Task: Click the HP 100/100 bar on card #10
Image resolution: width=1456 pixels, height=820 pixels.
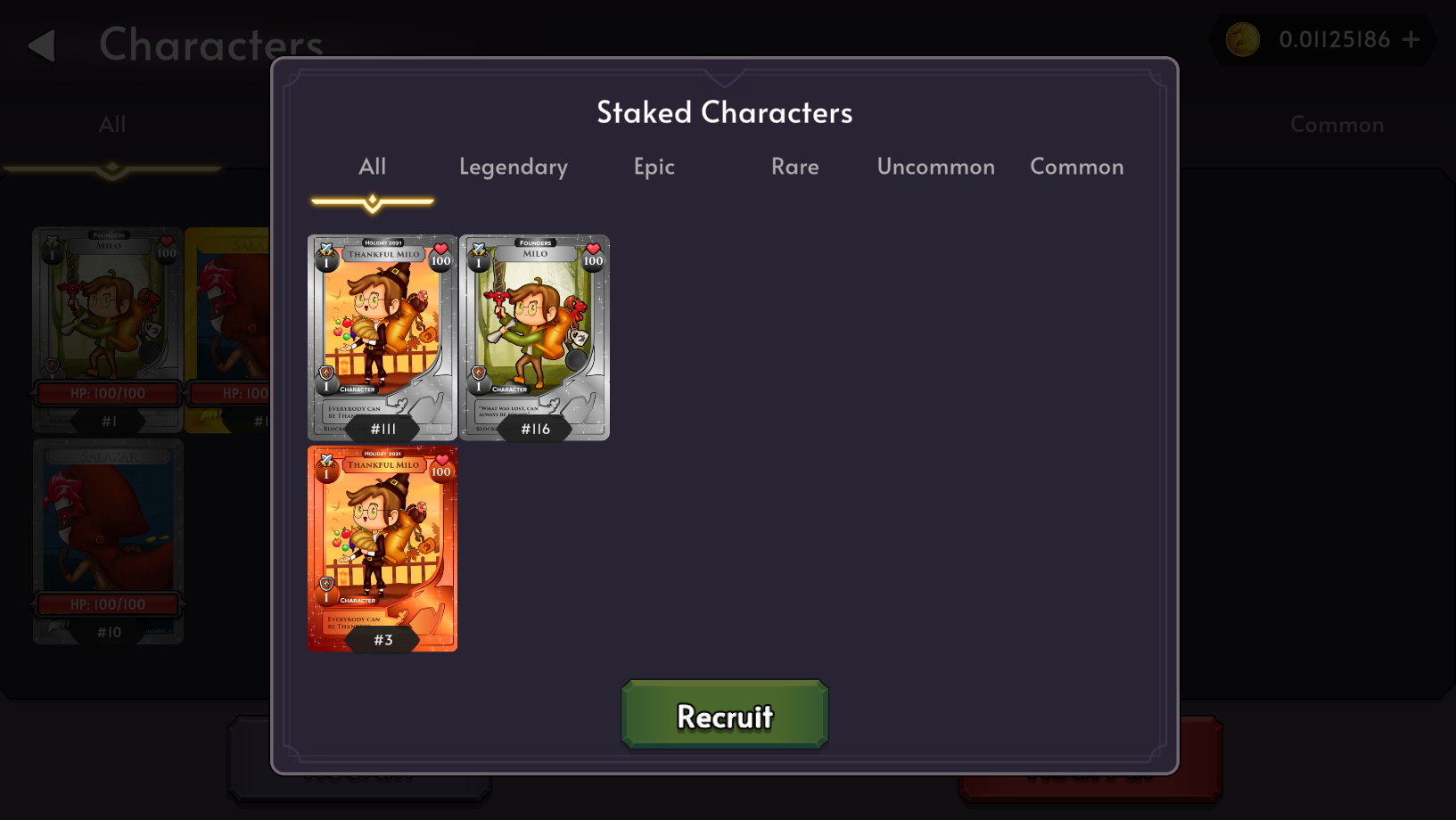Action: [108, 603]
